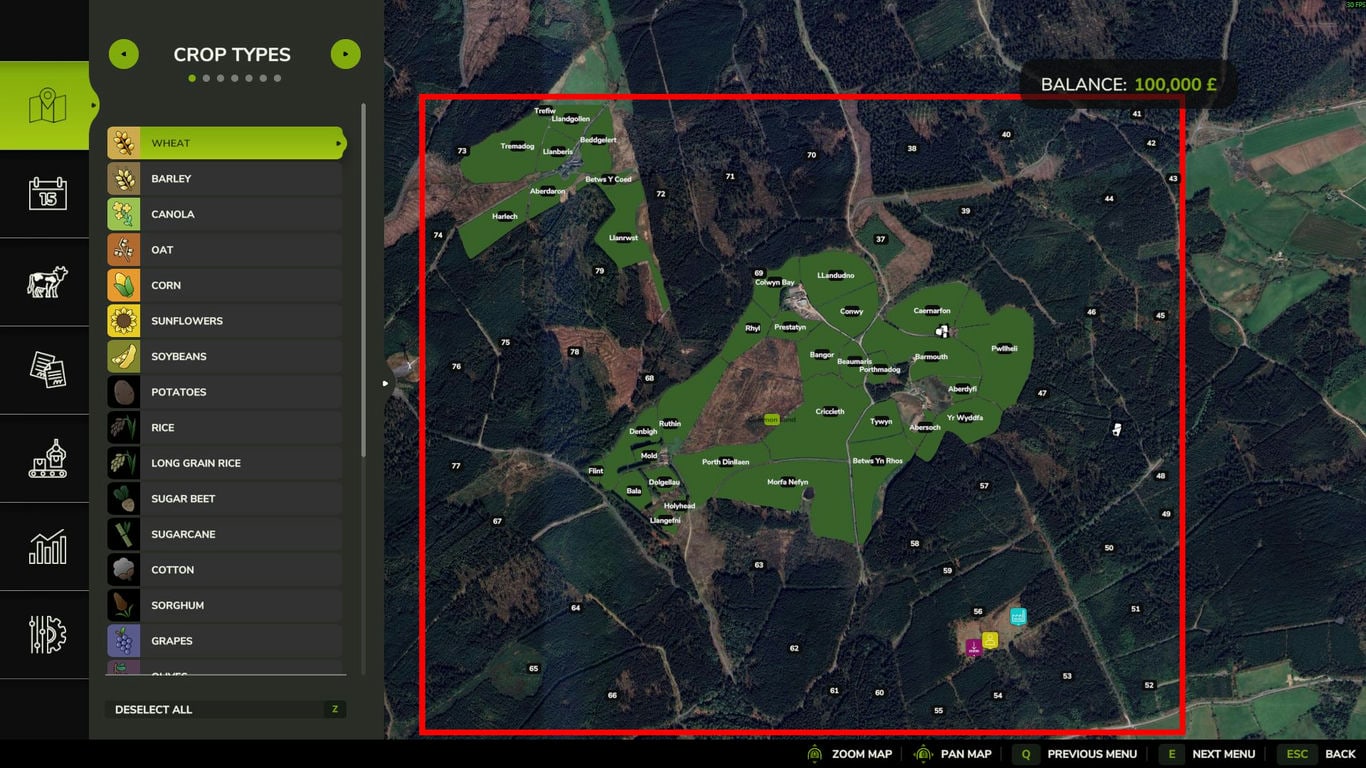The height and width of the screenshot is (768, 1366).
Task: Toggle the Canola crop filter
Action: coord(226,214)
